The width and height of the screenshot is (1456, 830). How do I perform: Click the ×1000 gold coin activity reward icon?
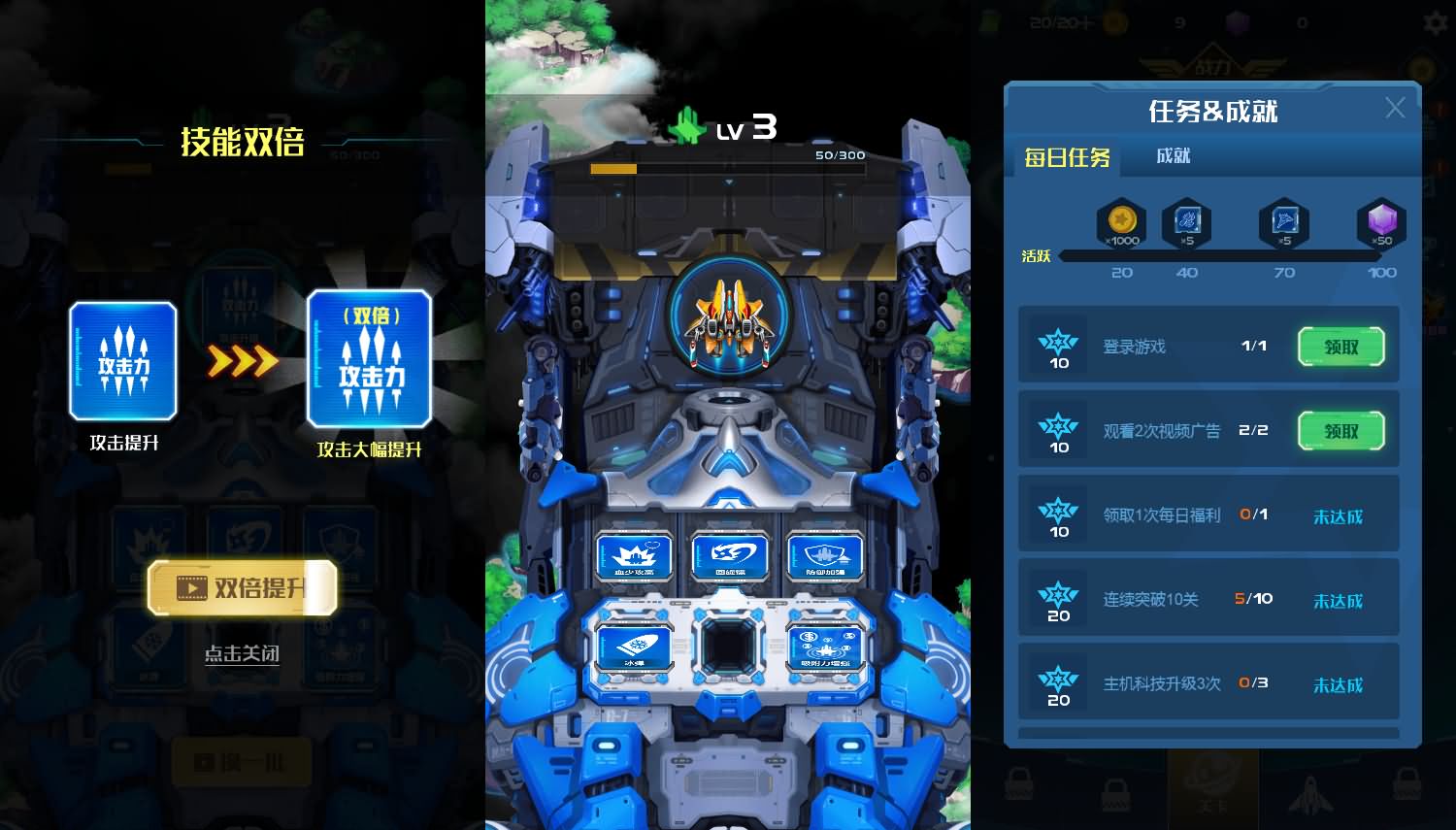[1121, 223]
